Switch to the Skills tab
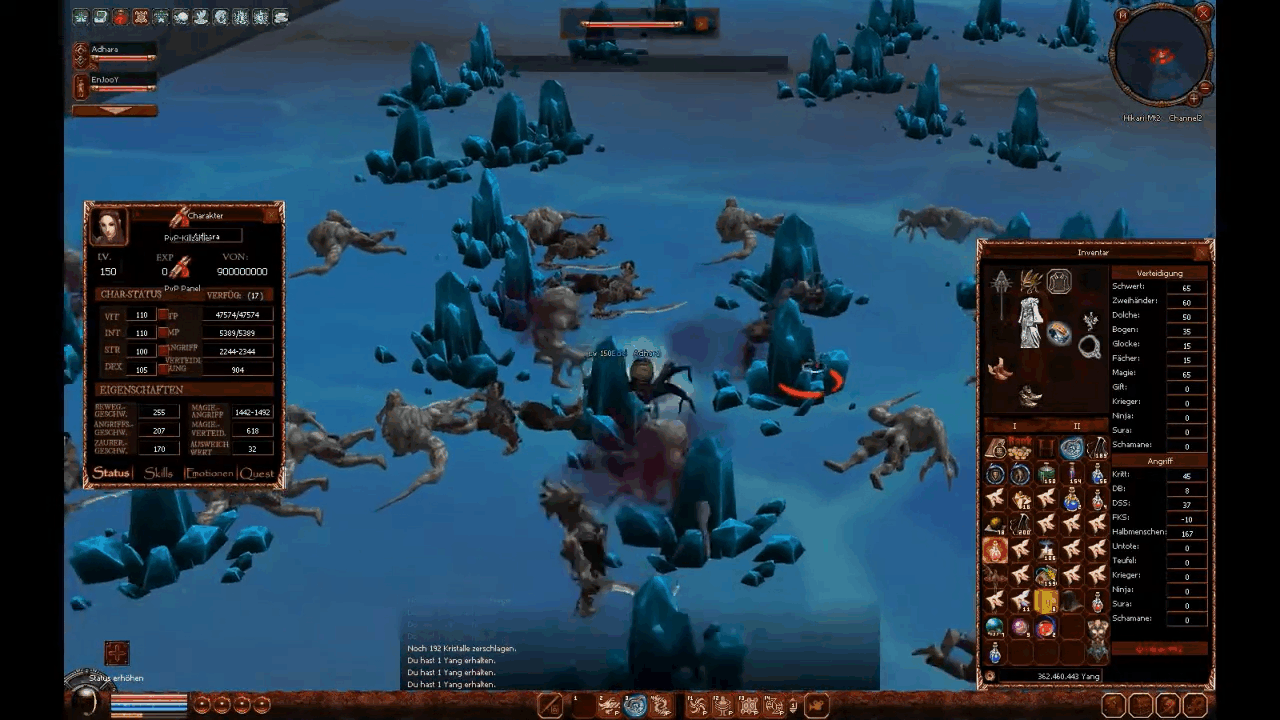The width and height of the screenshot is (1280, 720). [x=158, y=473]
